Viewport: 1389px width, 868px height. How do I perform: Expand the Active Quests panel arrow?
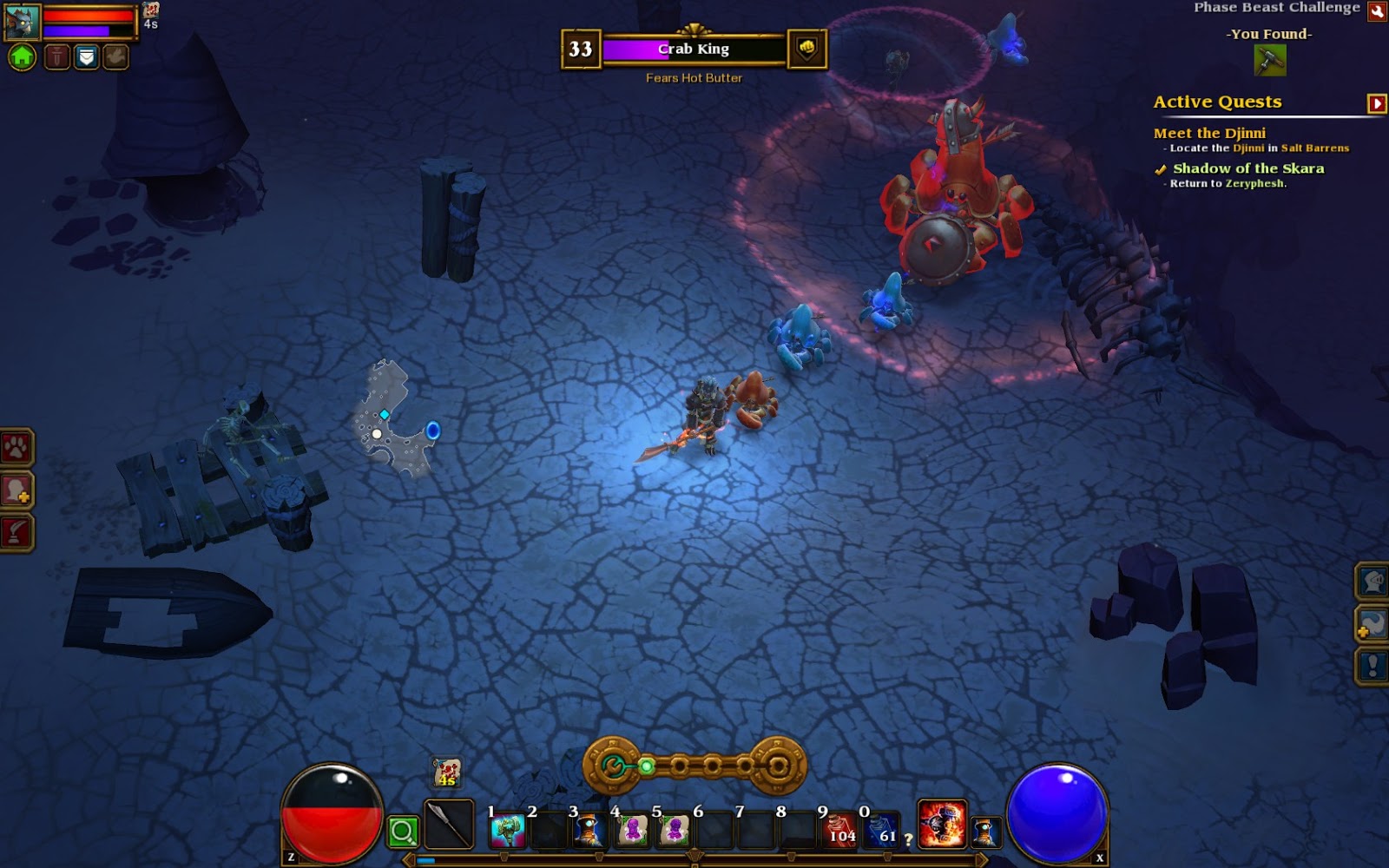[1376, 102]
